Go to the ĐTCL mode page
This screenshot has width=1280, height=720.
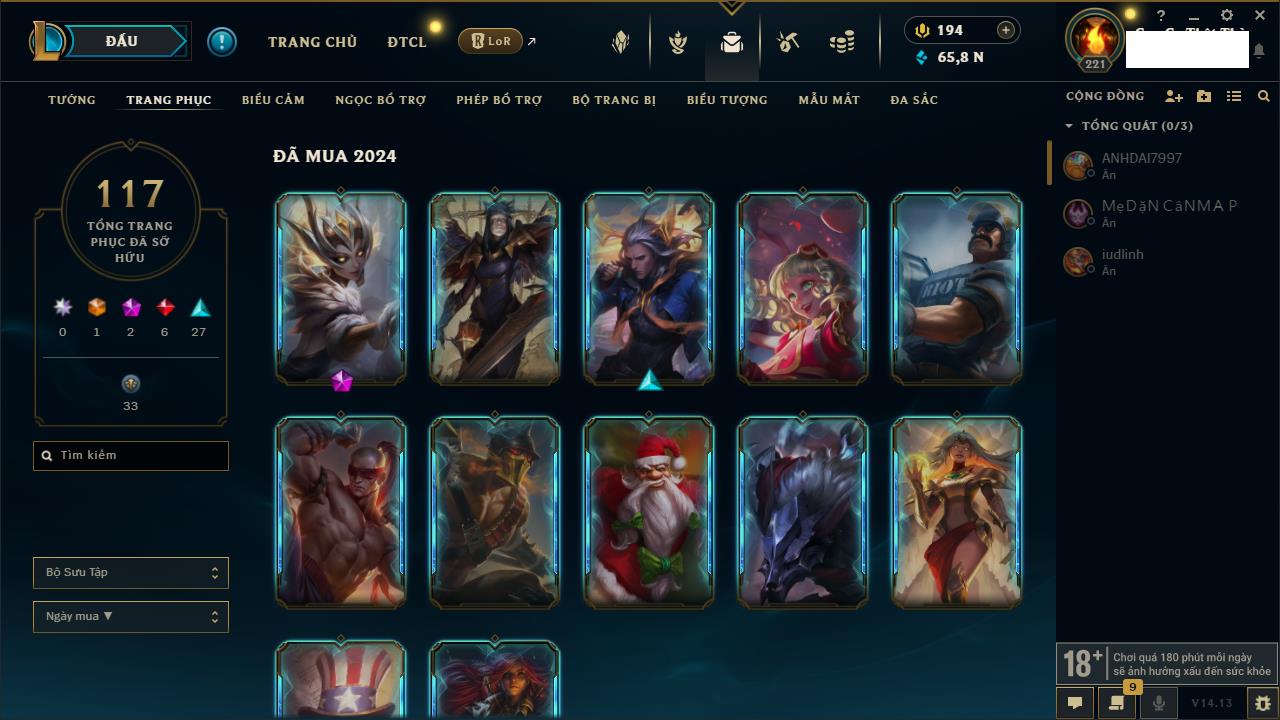coord(407,42)
